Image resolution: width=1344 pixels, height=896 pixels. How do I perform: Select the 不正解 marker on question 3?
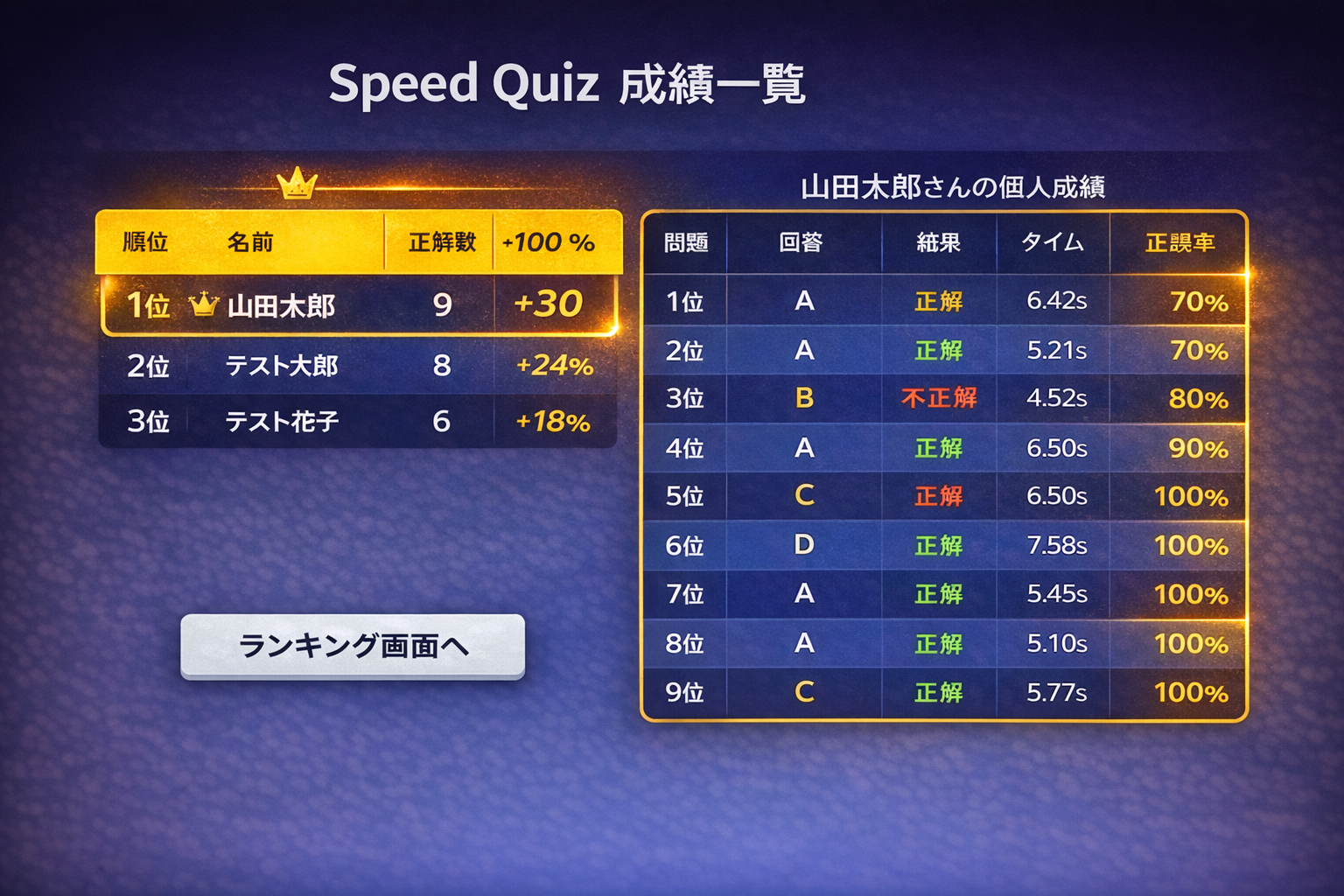pos(938,398)
